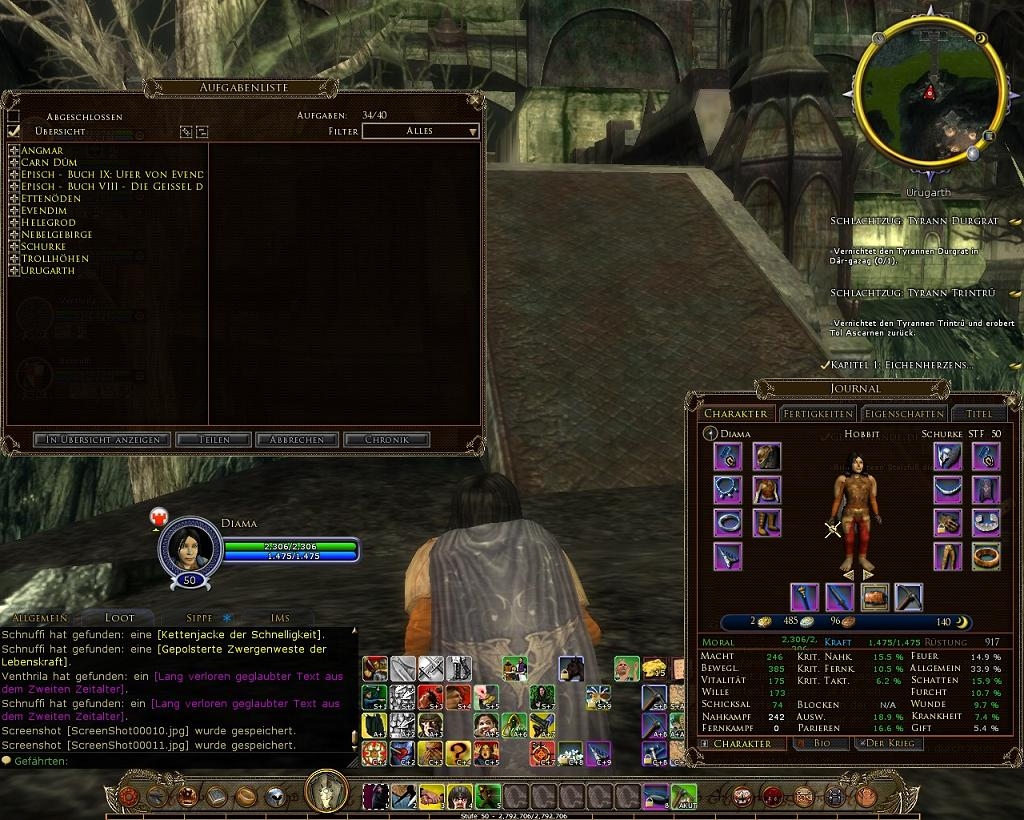Switch chat to the Loot tab
This screenshot has height=820, width=1024.
click(118, 618)
